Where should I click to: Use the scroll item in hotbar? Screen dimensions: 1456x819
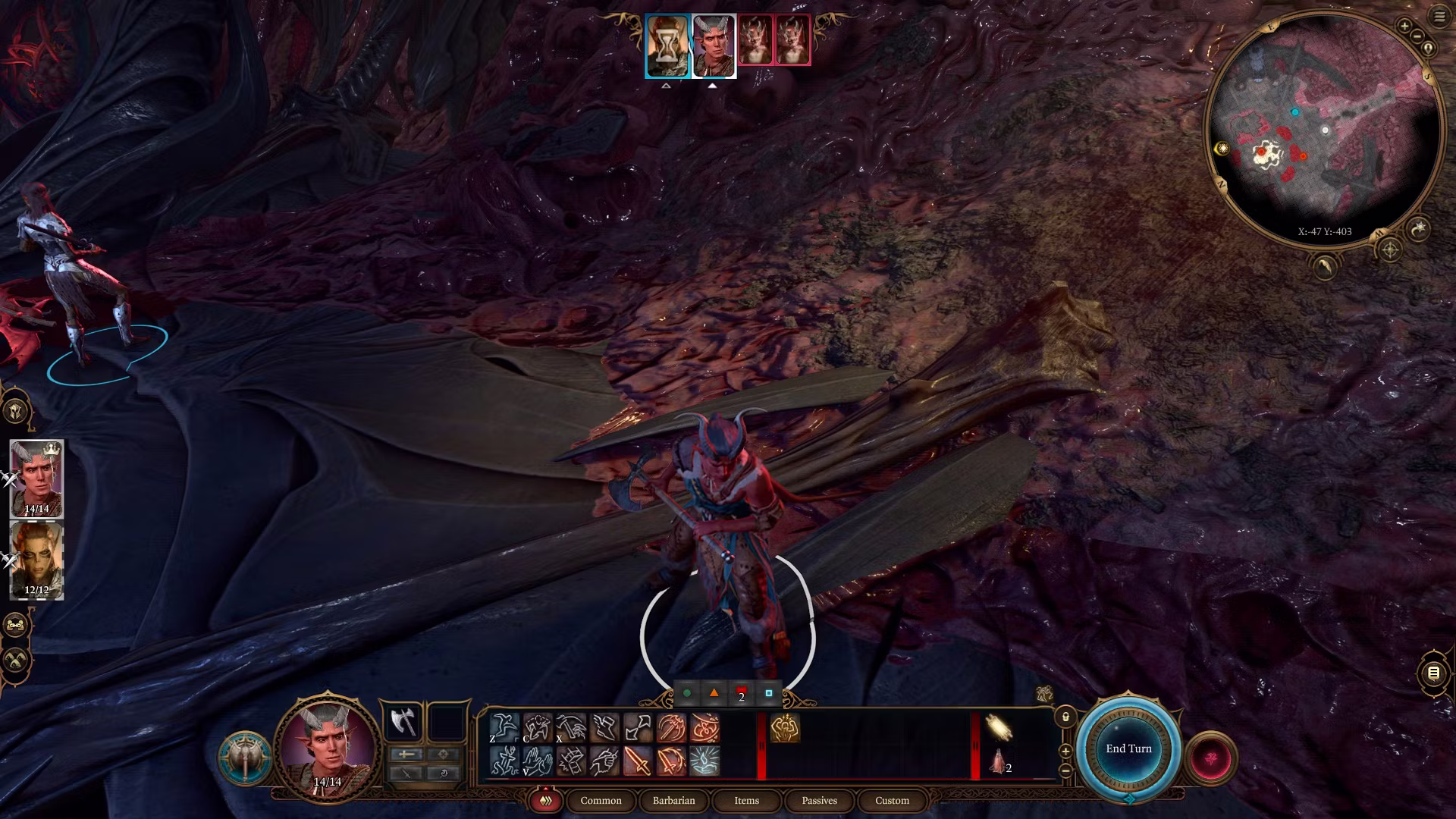(x=998, y=728)
